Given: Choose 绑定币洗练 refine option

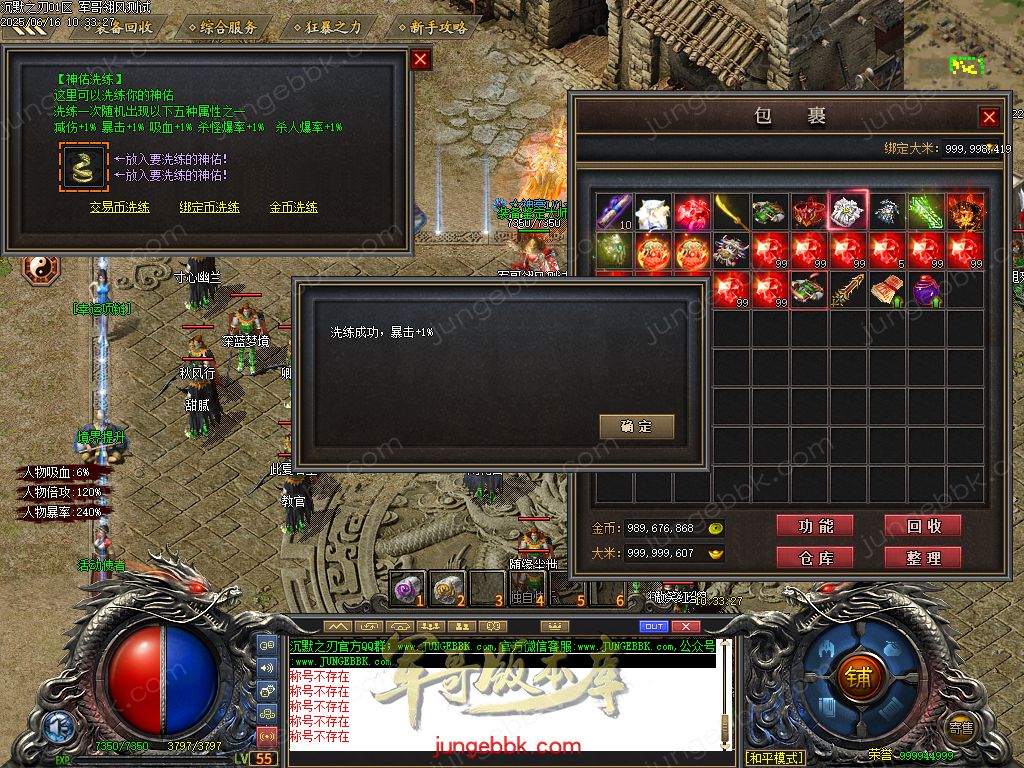Looking at the screenshot, I should (209, 207).
